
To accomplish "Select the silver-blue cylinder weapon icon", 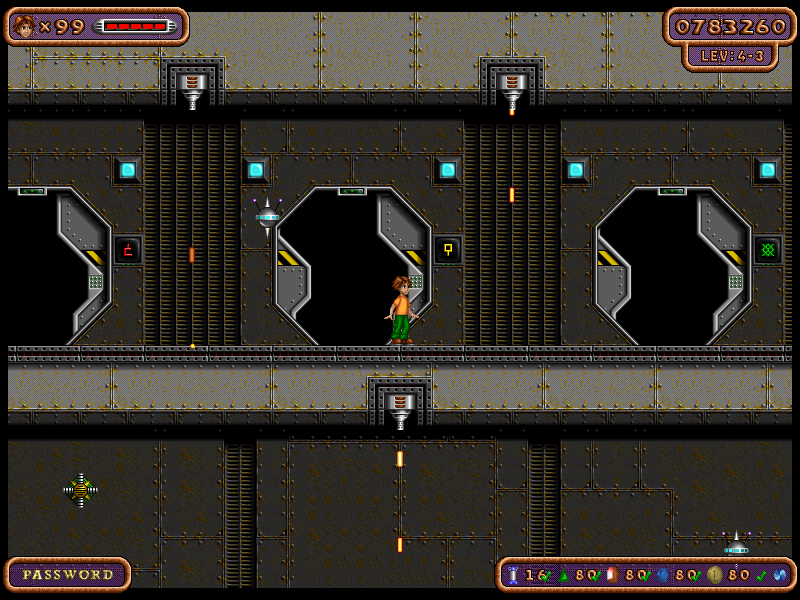I will [x=513, y=574].
